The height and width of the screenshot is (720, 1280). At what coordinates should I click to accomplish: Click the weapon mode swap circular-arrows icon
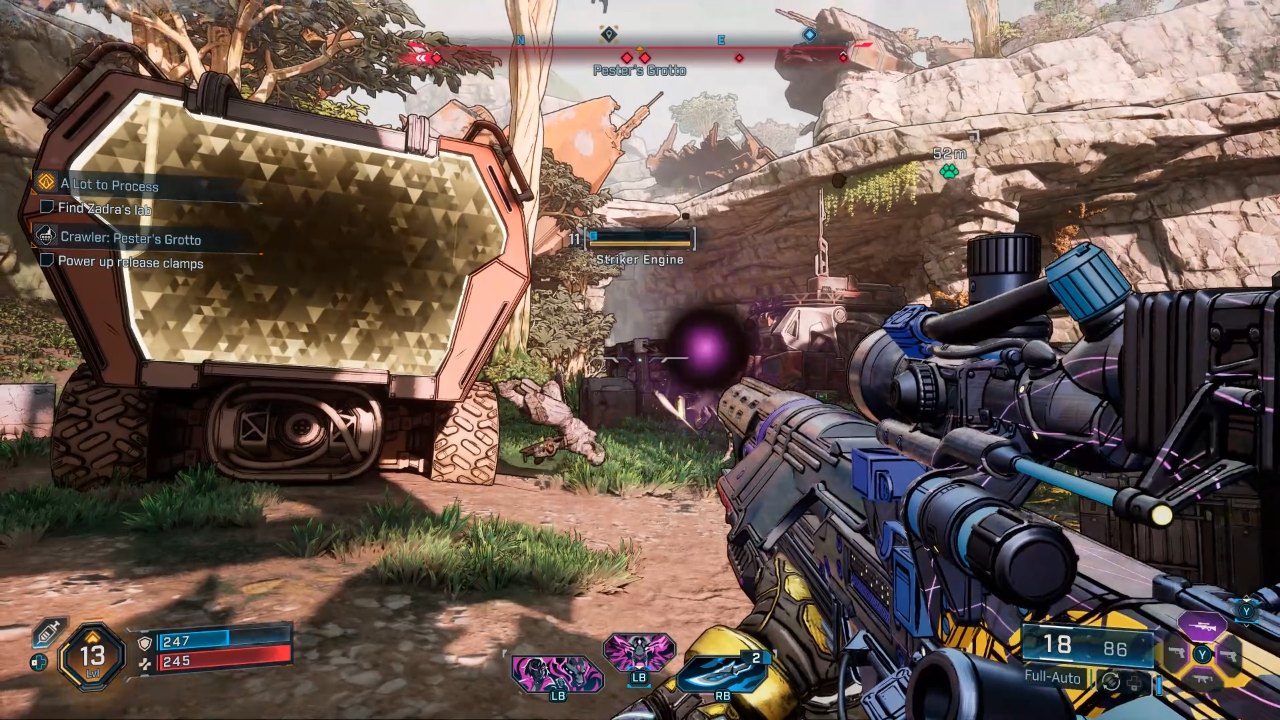(x=1109, y=682)
